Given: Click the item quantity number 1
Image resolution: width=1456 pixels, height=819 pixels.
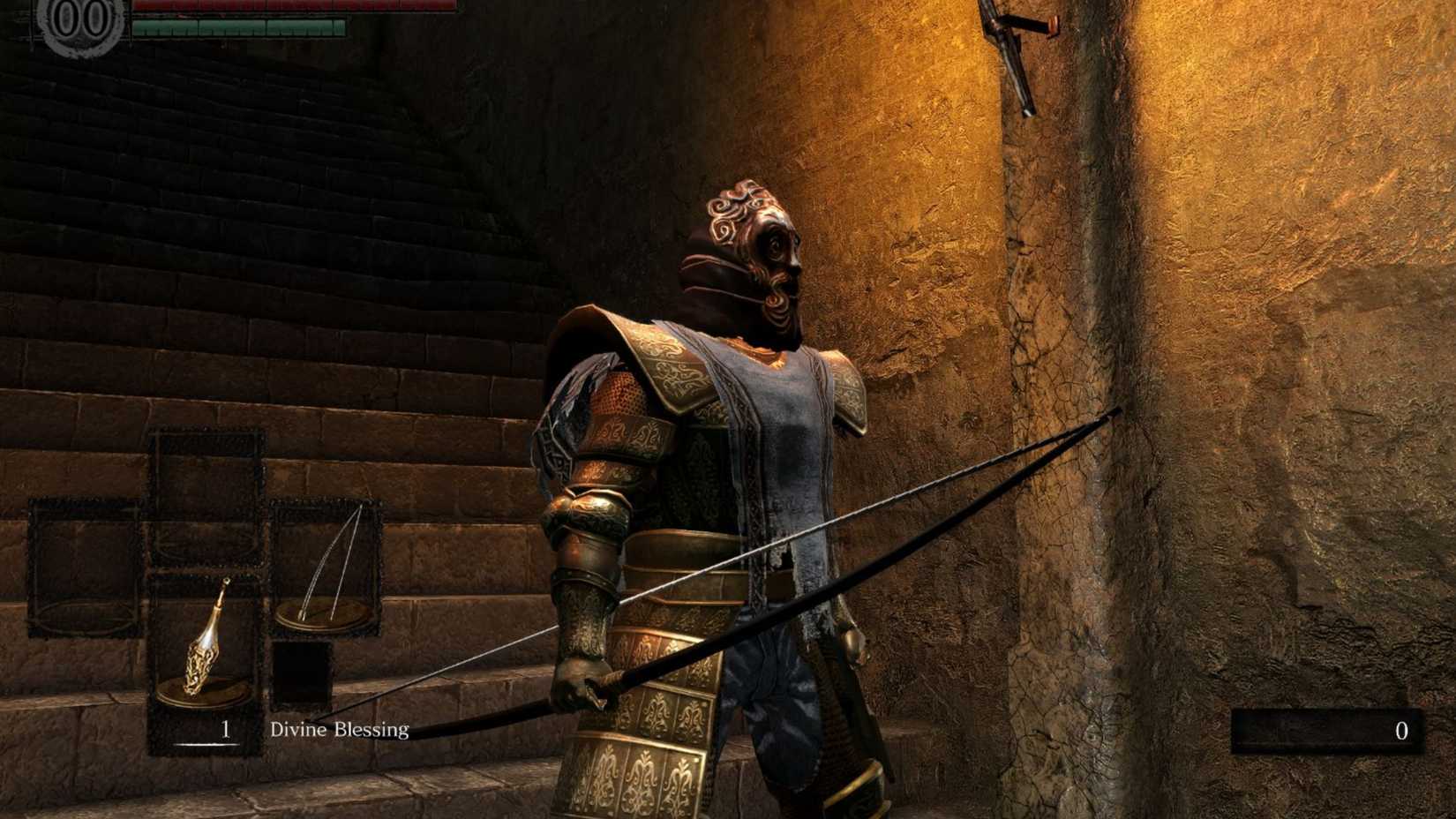Looking at the screenshot, I should pyautogui.click(x=225, y=731).
